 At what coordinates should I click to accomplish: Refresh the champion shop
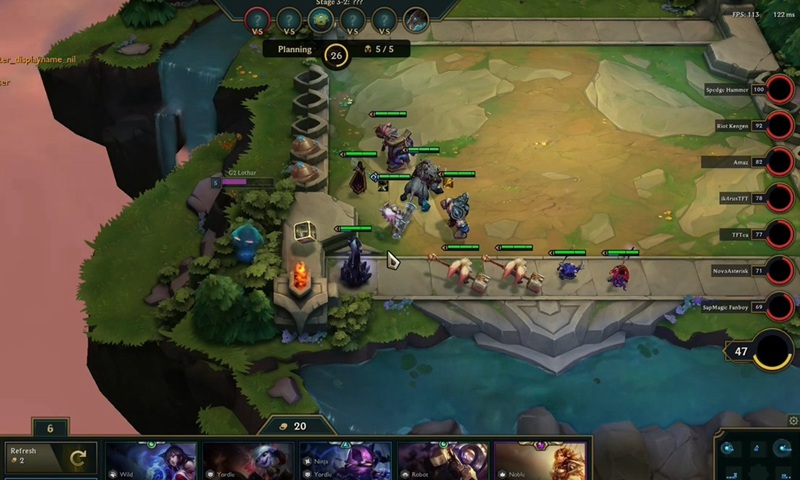click(x=50, y=458)
